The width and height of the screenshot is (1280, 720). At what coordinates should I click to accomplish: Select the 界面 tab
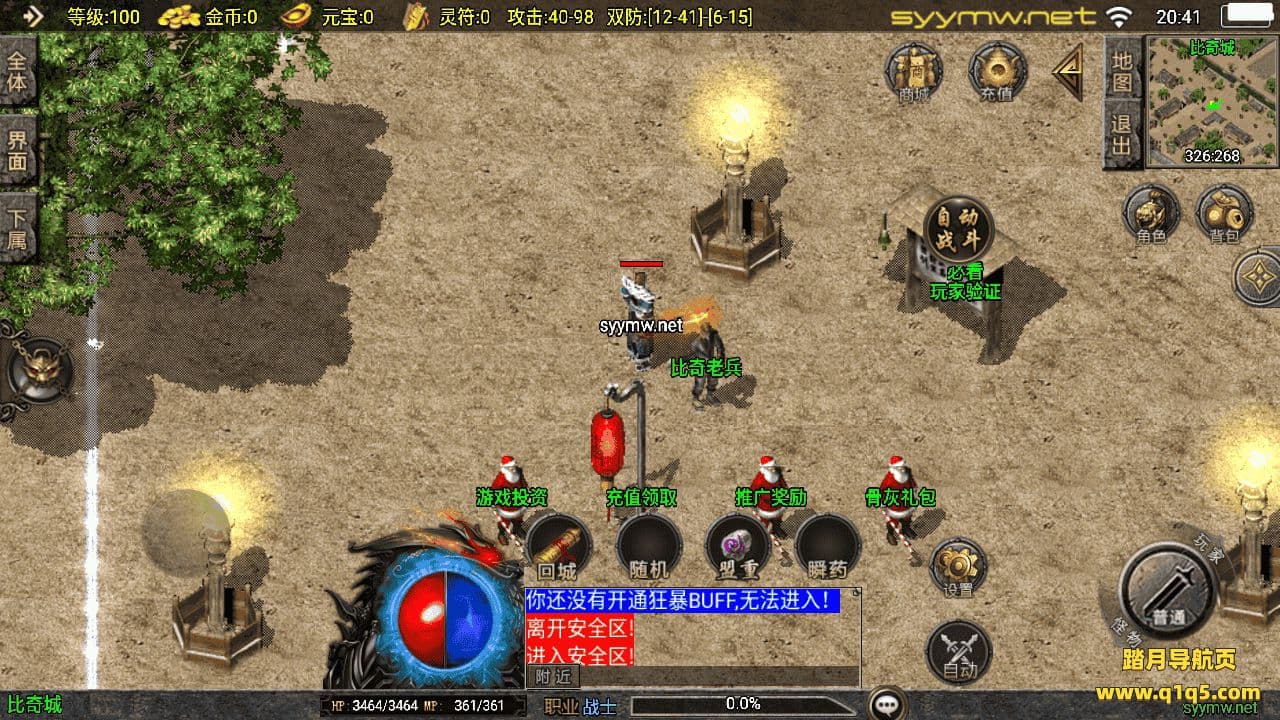(x=17, y=150)
